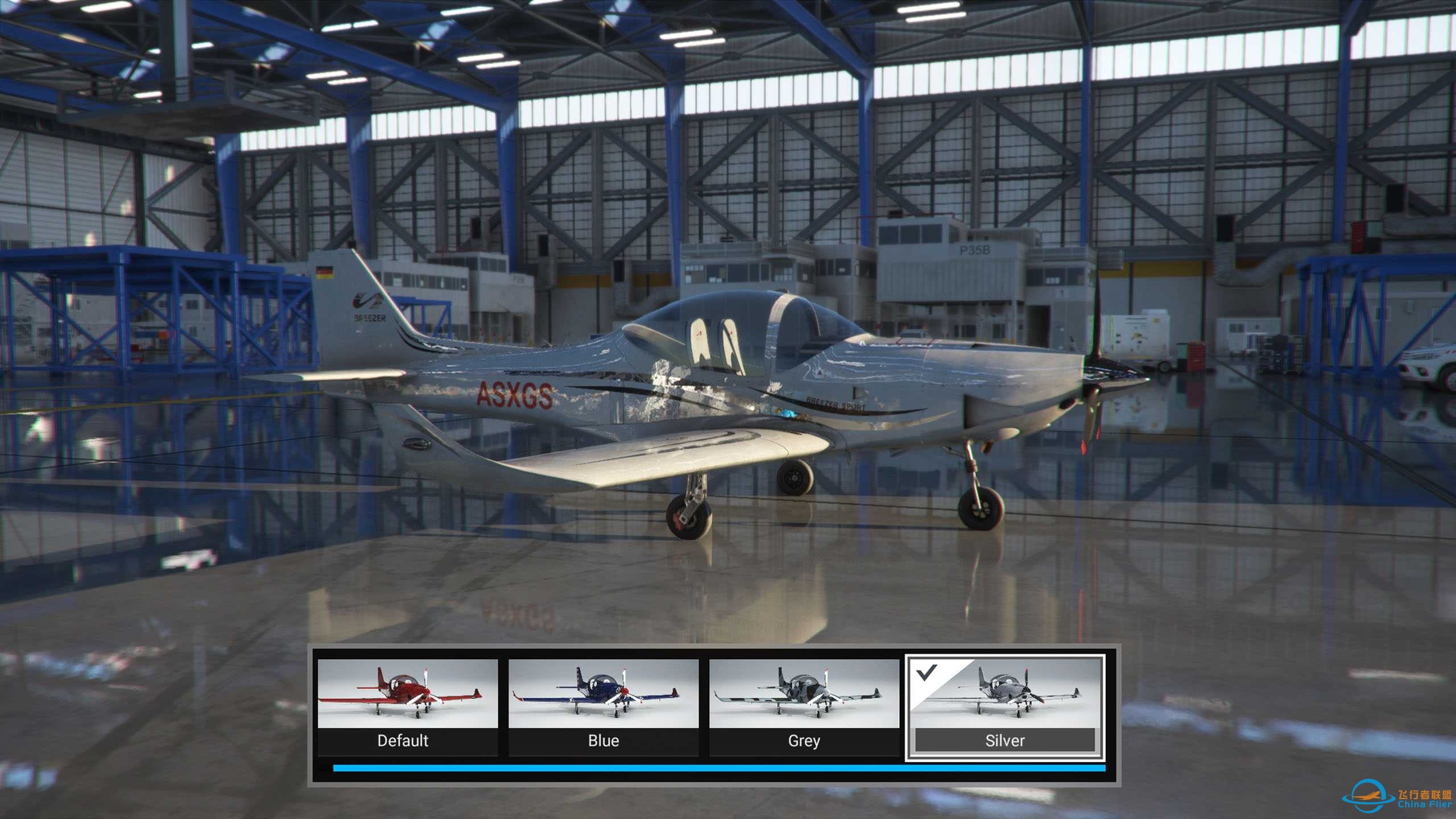Select the checked Silver livery
This screenshot has height=819, width=1456.
[x=1005, y=706]
